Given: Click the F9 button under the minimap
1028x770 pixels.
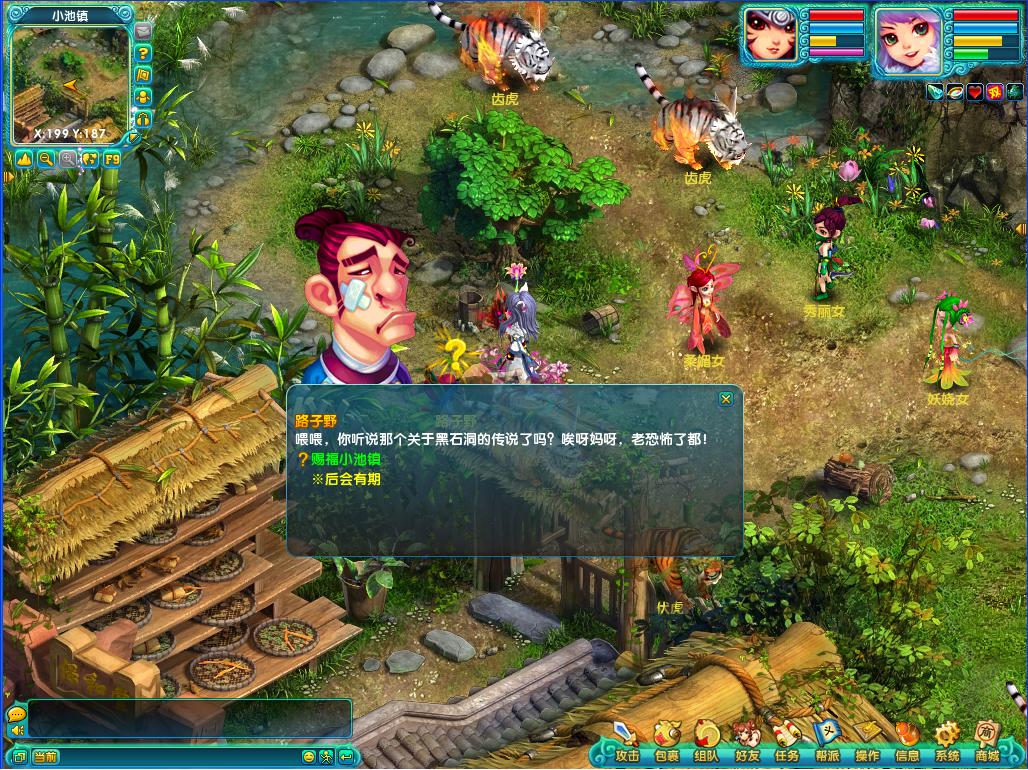Looking at the screenshot, I should coord(111,158).
